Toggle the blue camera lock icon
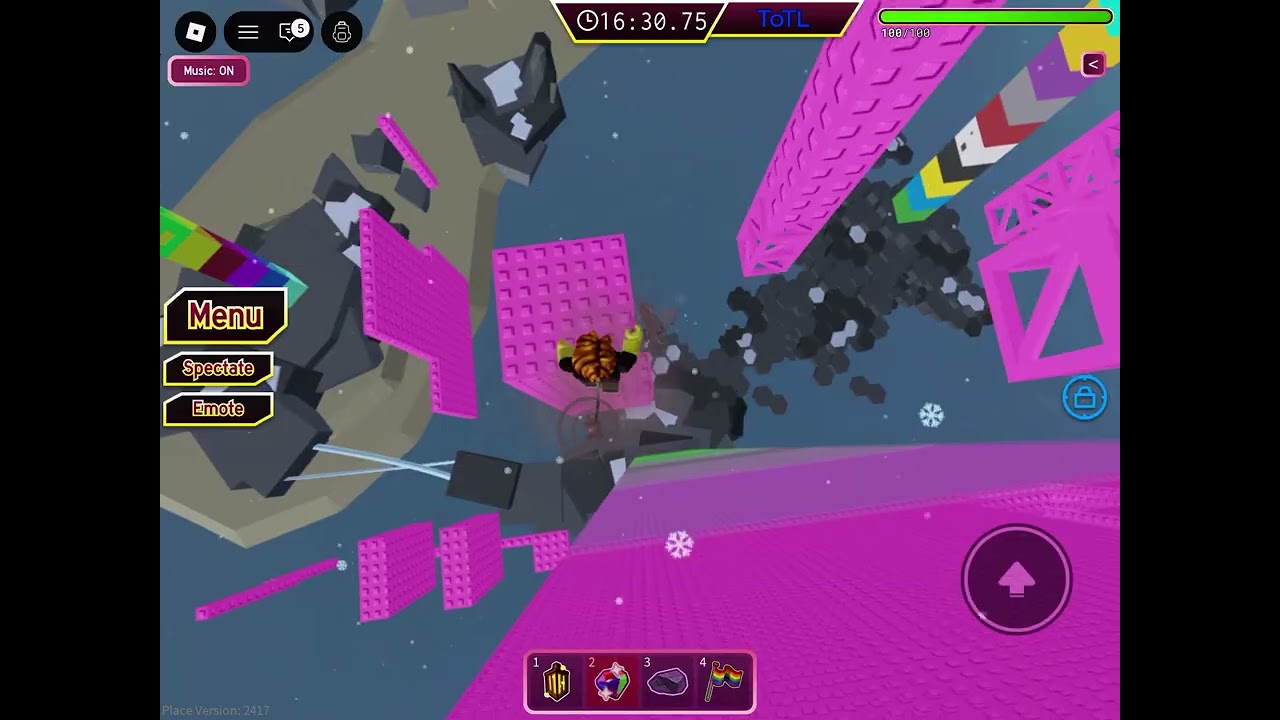The width and height of the screenshot is (1280, 720). [1084, 398]
